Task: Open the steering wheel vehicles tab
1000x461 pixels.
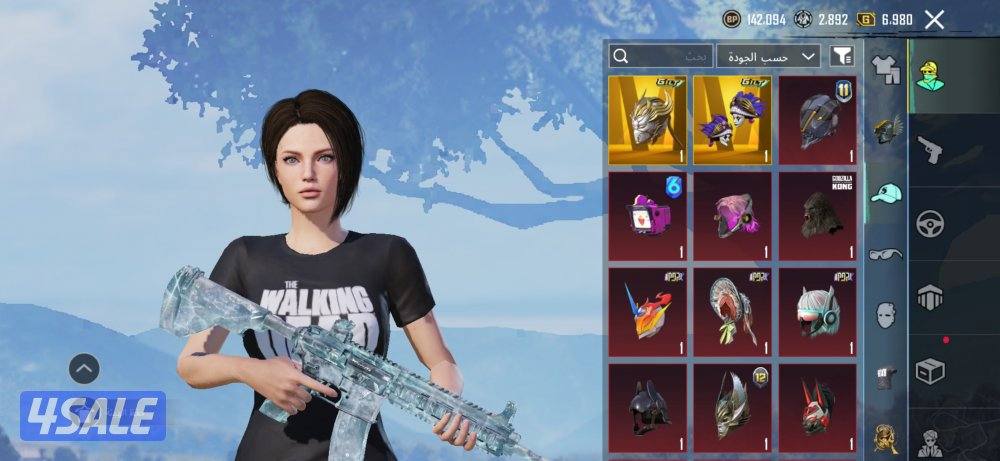Action: point(931,222)
